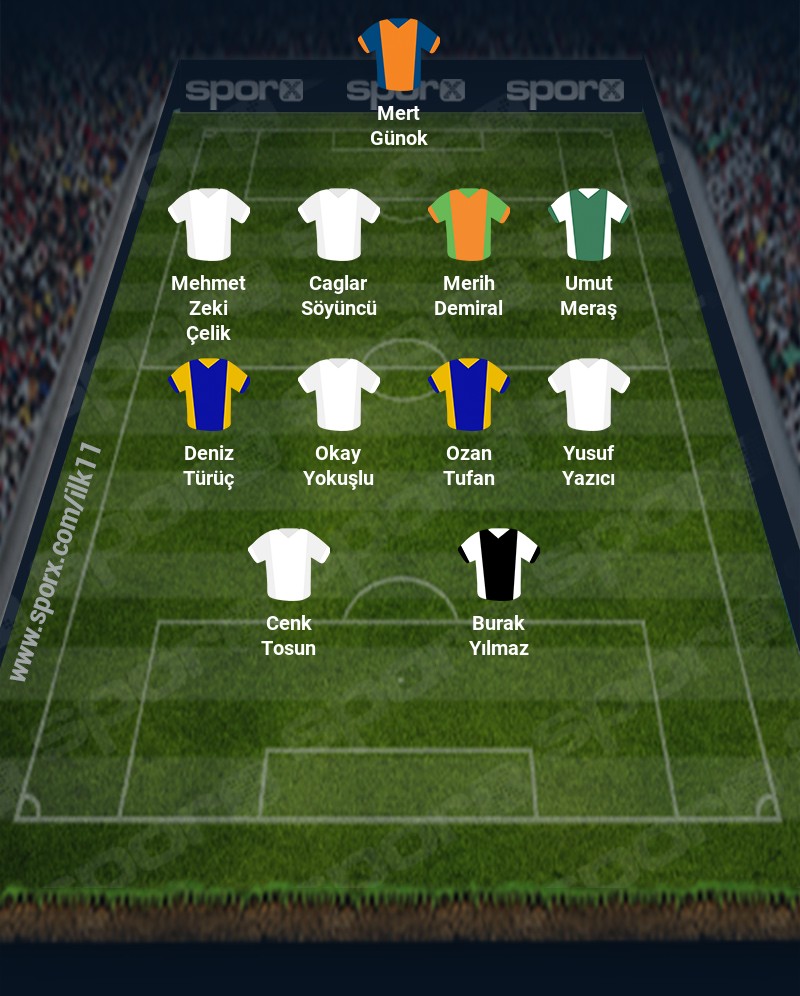
Task: Select Yusuf Yazıcı's white jersey
Action: 589,394
